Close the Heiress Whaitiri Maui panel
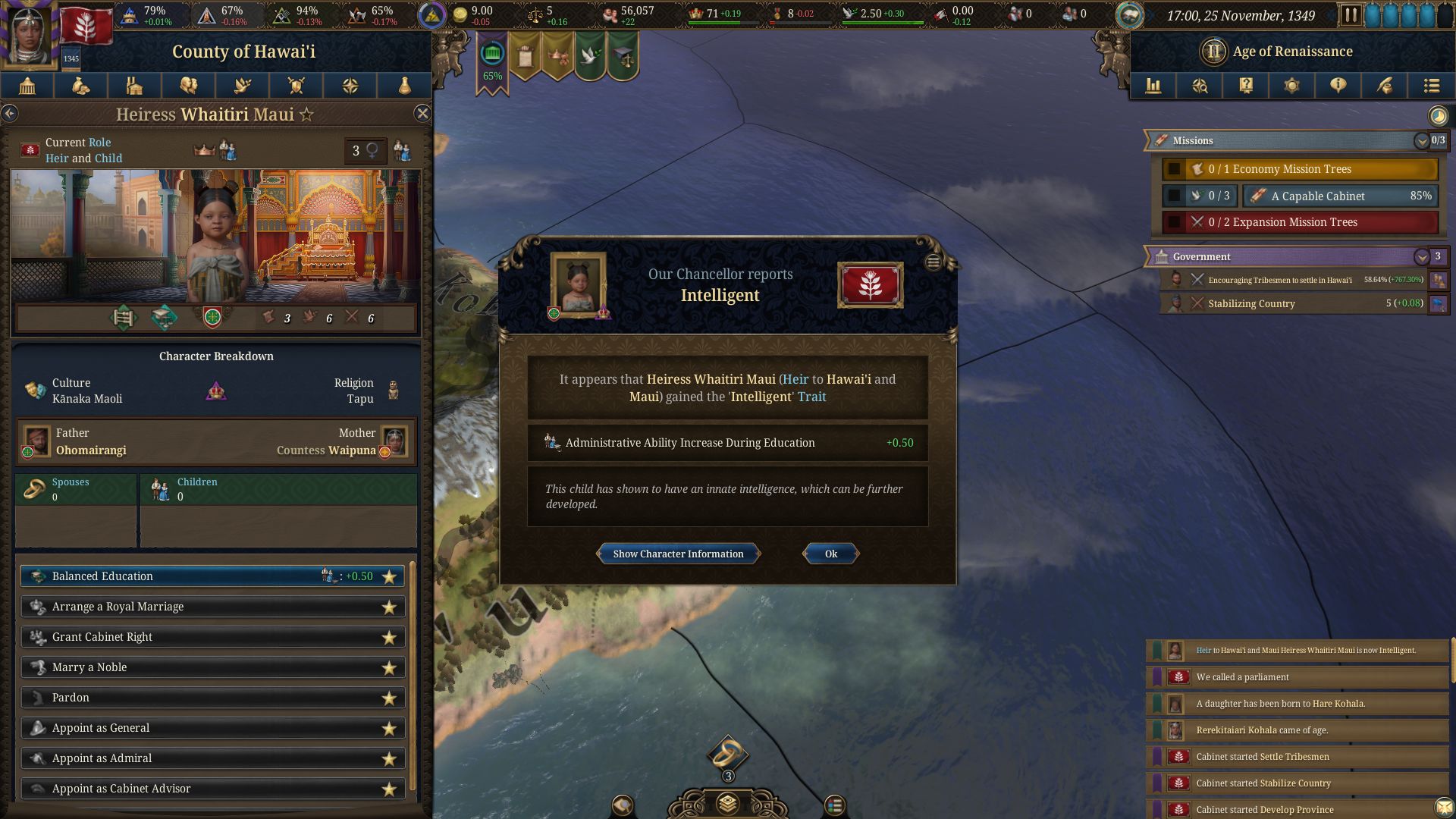This screenshot has height=819, width=1456. point(422,114)
